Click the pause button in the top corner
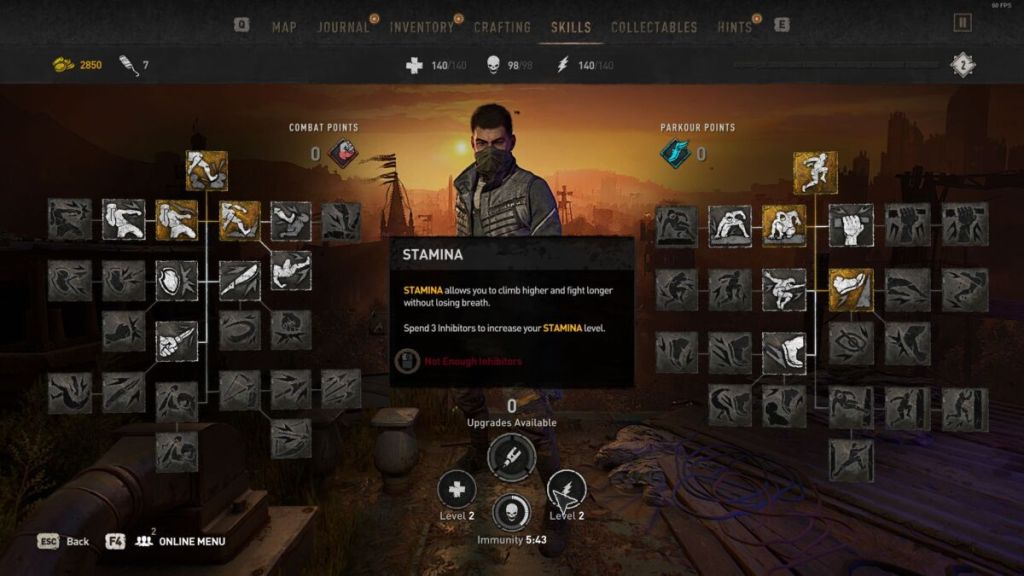The height and width of the screenshot is (576, 1024). (x=963, y=23)
